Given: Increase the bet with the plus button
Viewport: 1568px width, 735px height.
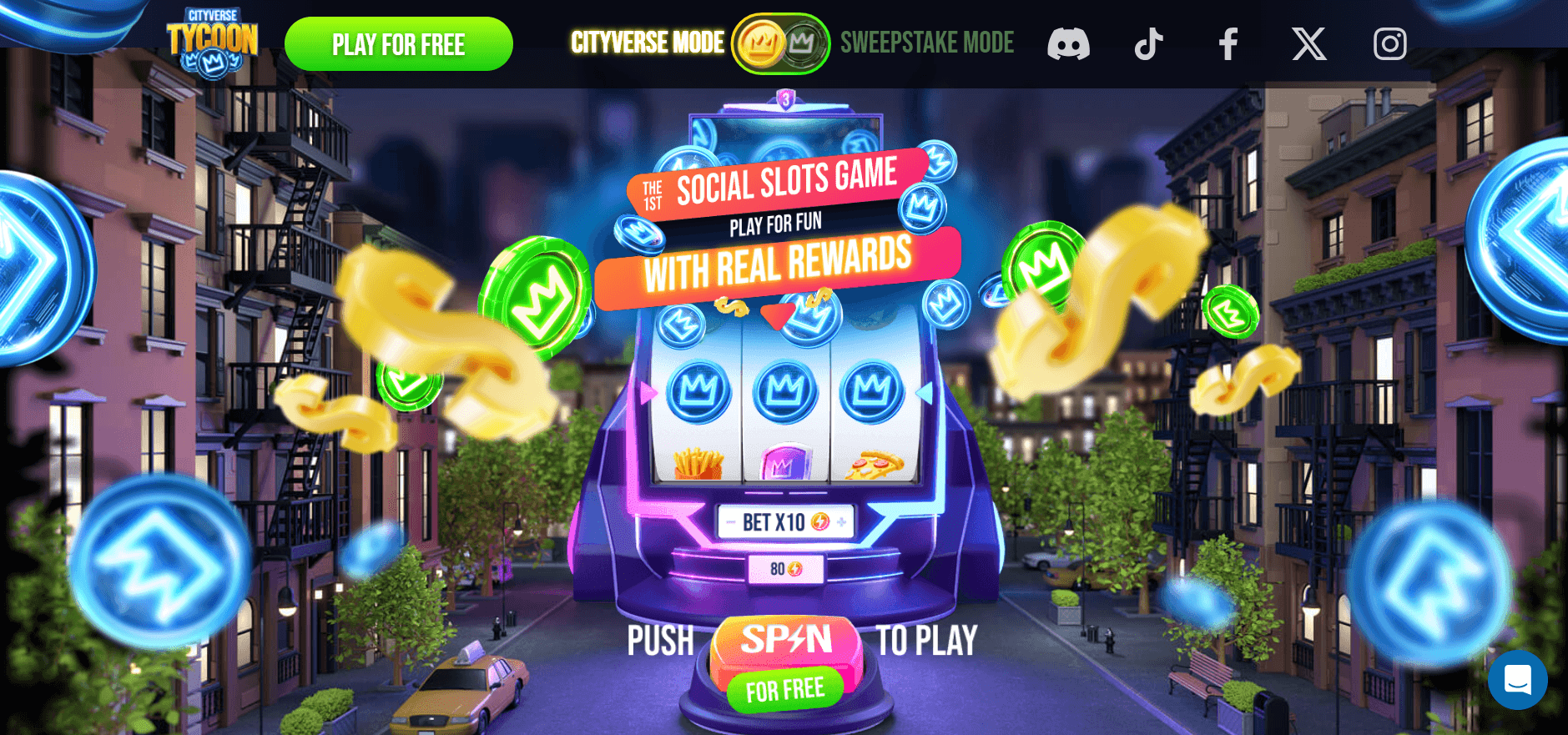Looking at the screenshot, I should 841,522.
